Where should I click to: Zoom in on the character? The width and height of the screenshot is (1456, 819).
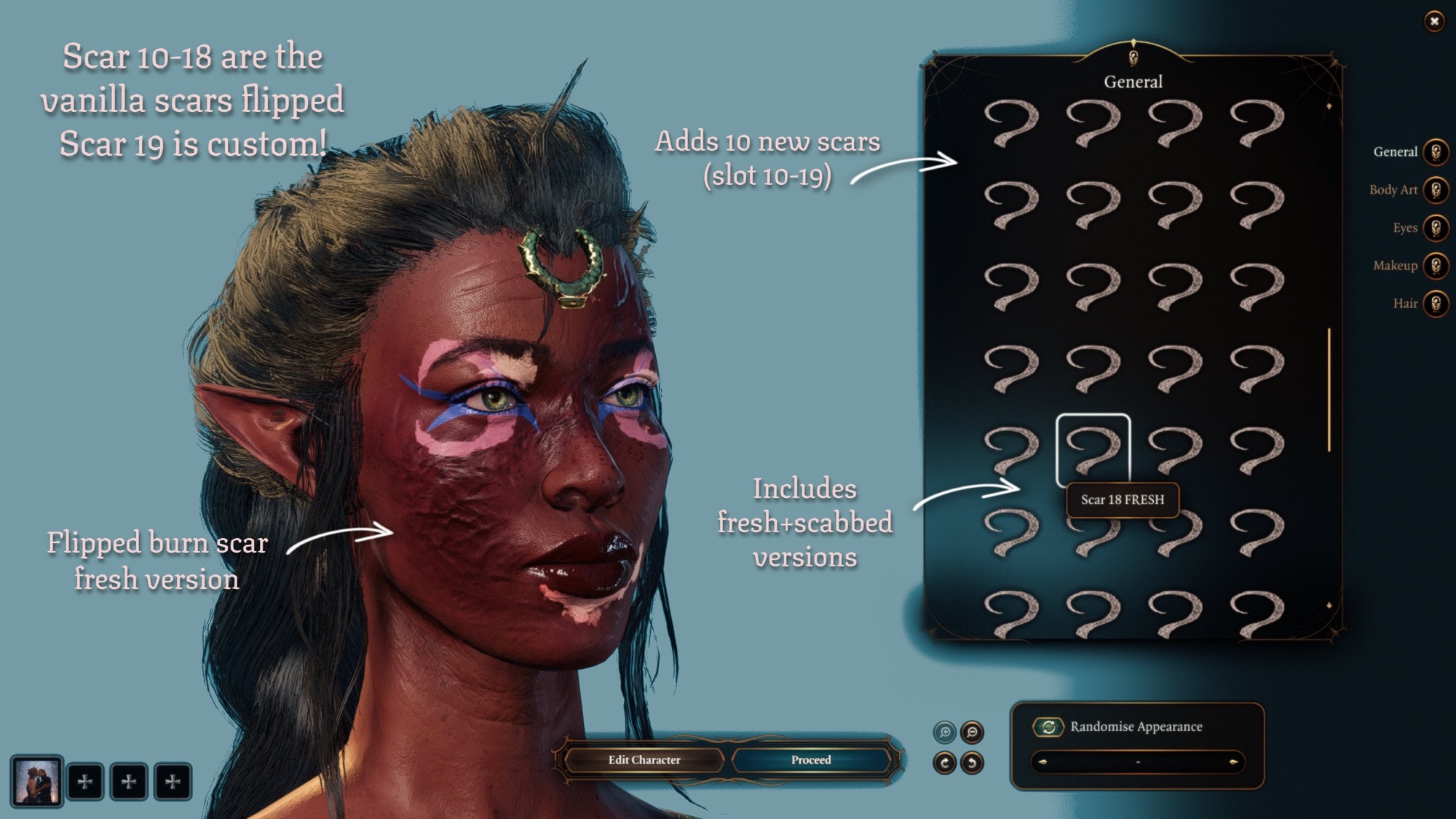point(944,732)
